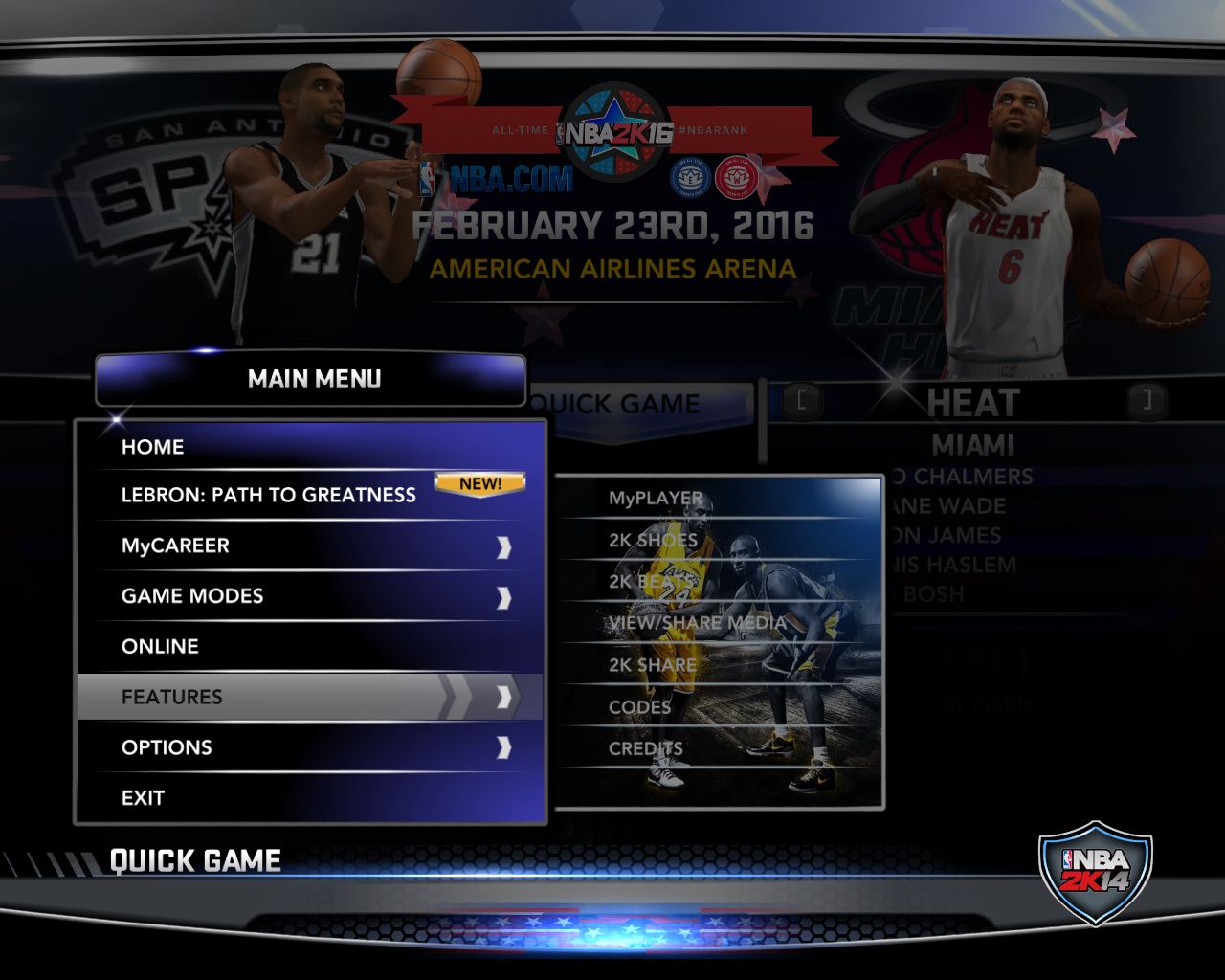Open MyPLAYER in the features submenu
1225x980 pixels.
pos(656,499)
